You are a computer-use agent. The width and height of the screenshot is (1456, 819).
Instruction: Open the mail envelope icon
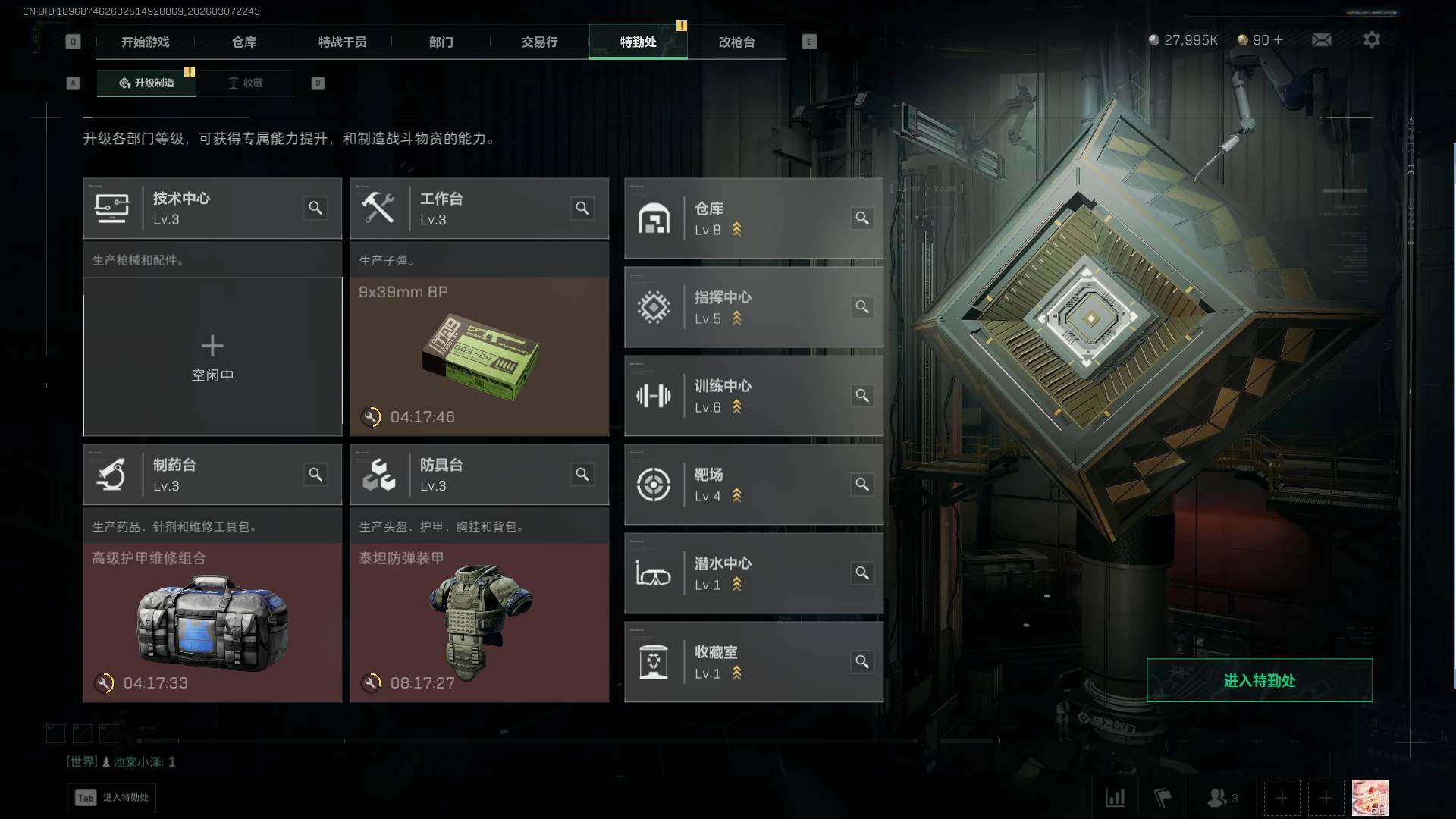(1321, 40)
